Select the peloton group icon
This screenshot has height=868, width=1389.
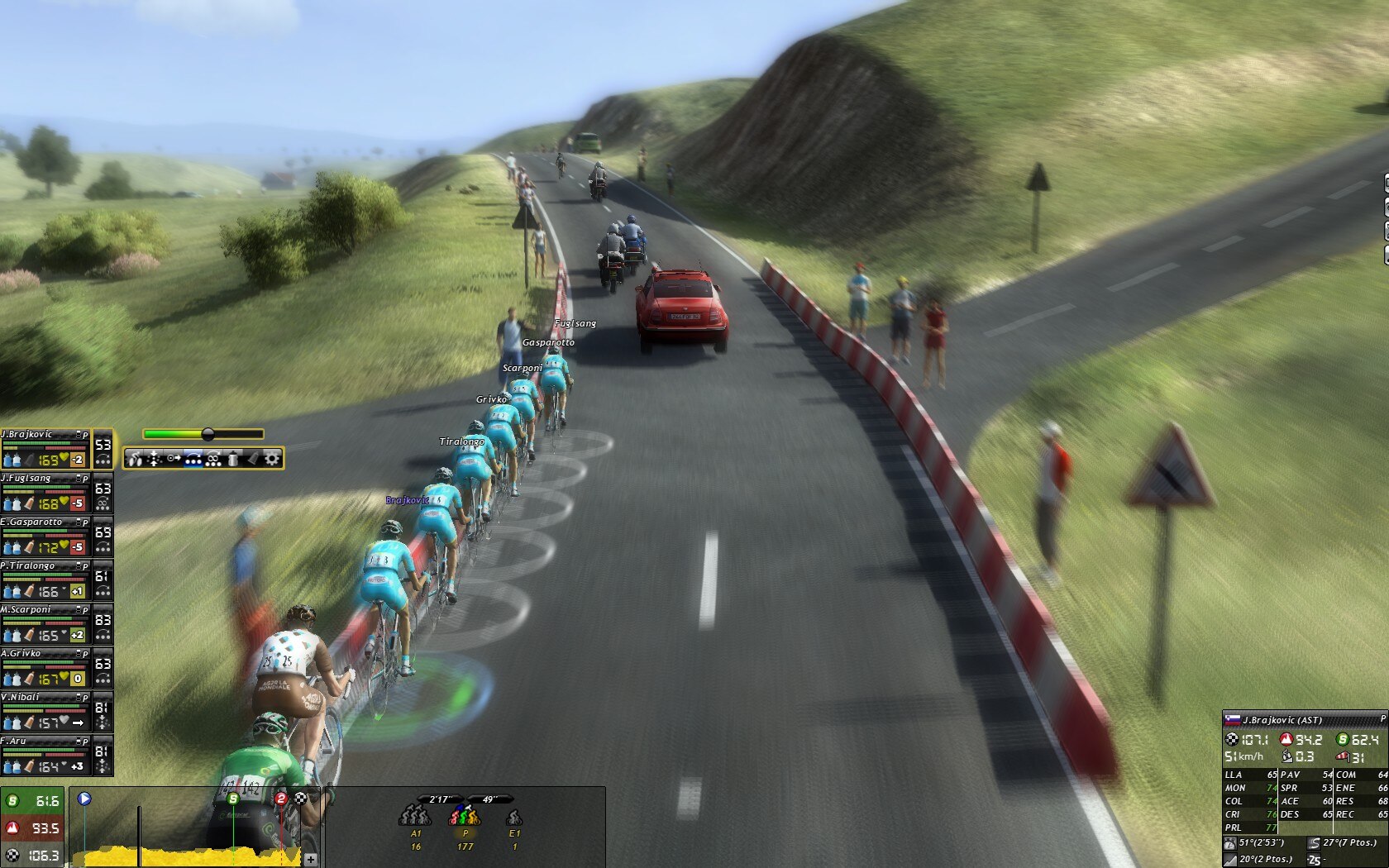point(465,818)
